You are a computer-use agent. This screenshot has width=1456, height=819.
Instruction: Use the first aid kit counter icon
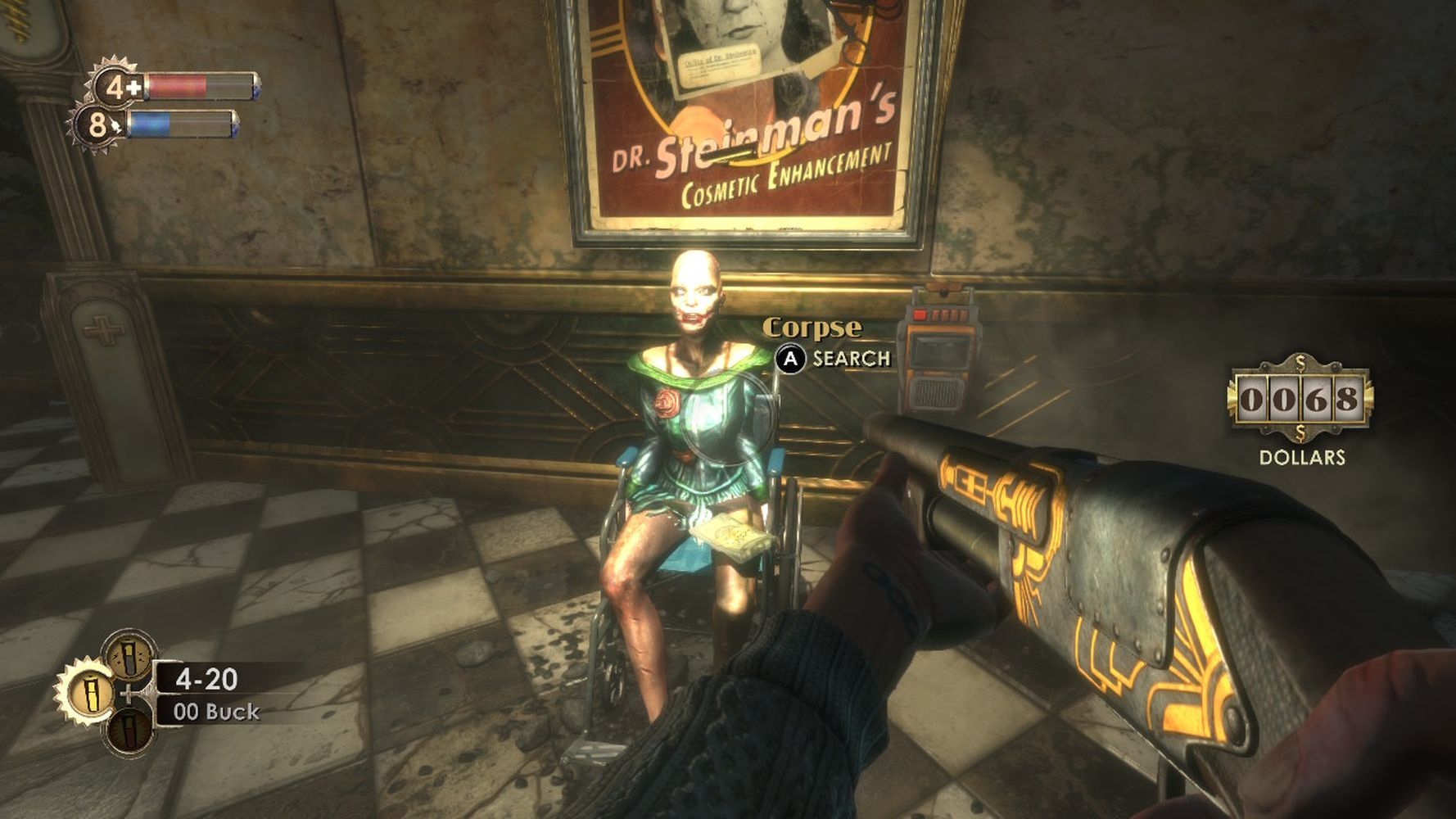pyautogui.click(x=117, y=86)
